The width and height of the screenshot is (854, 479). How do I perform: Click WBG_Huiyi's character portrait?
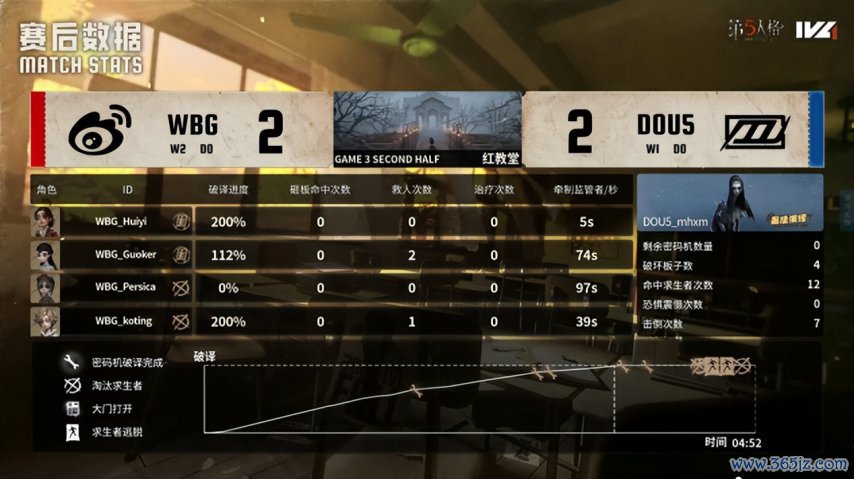coord(46,221)
